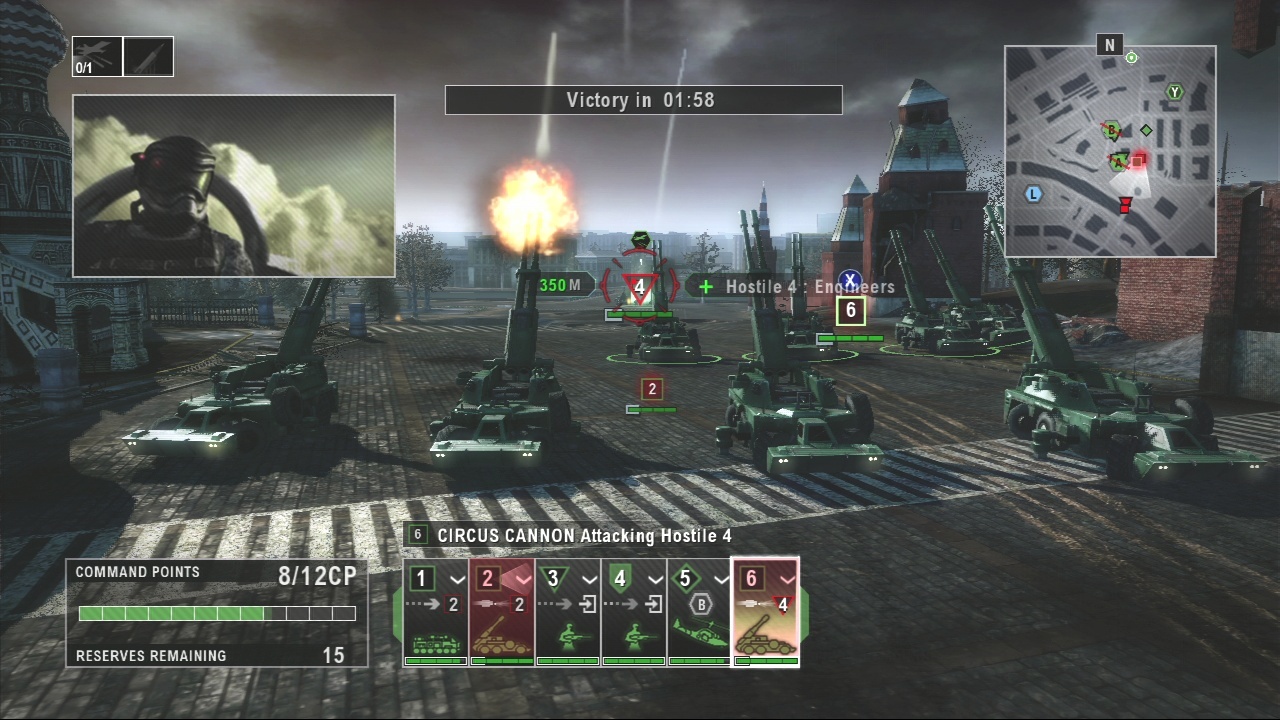Select uplink B on the minimap
1280x720 pixels.
1110,130
